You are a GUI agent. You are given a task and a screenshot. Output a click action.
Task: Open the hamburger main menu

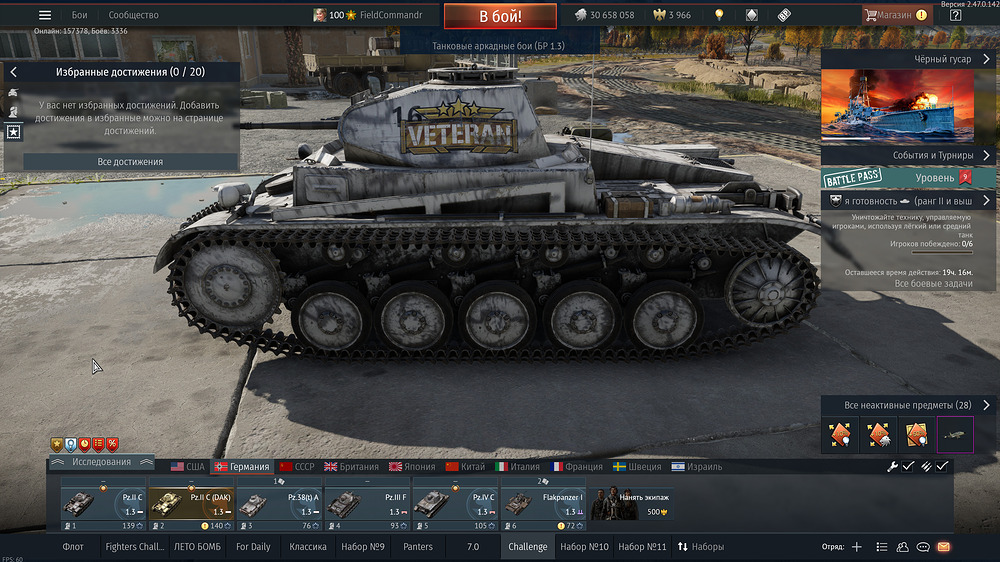44,15
